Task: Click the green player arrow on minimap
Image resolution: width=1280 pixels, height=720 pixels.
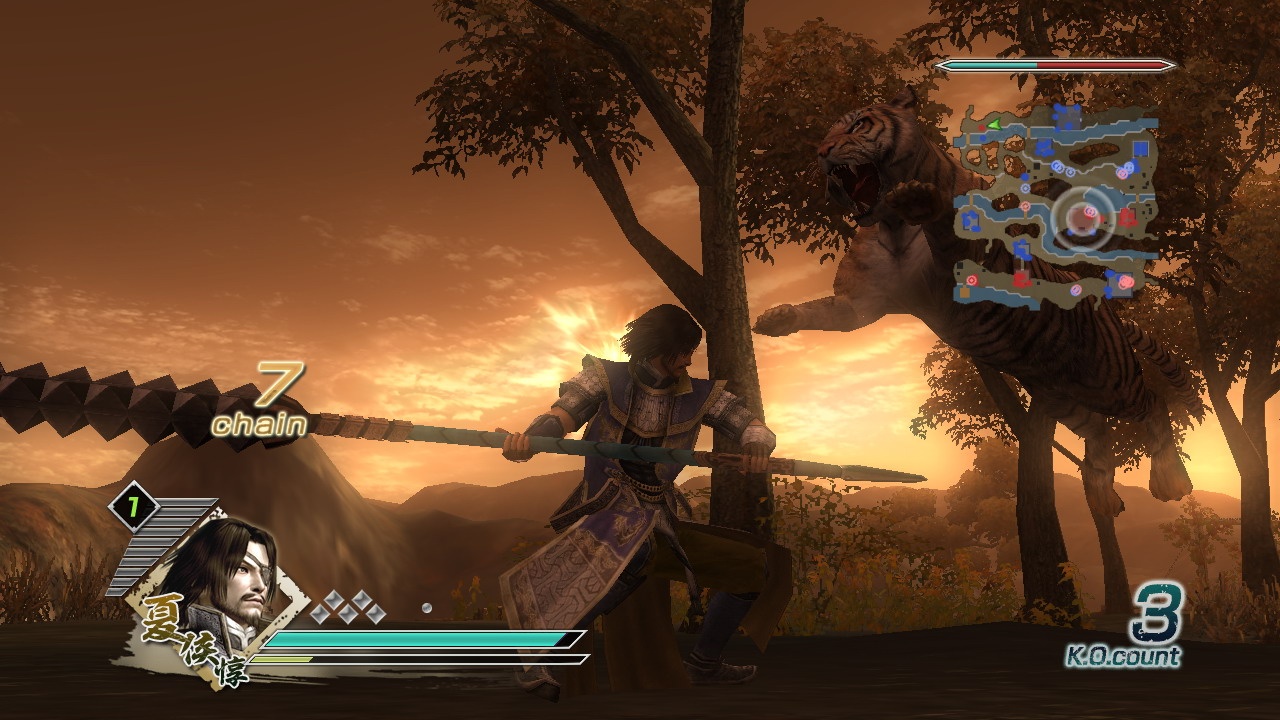Action: 994,124
